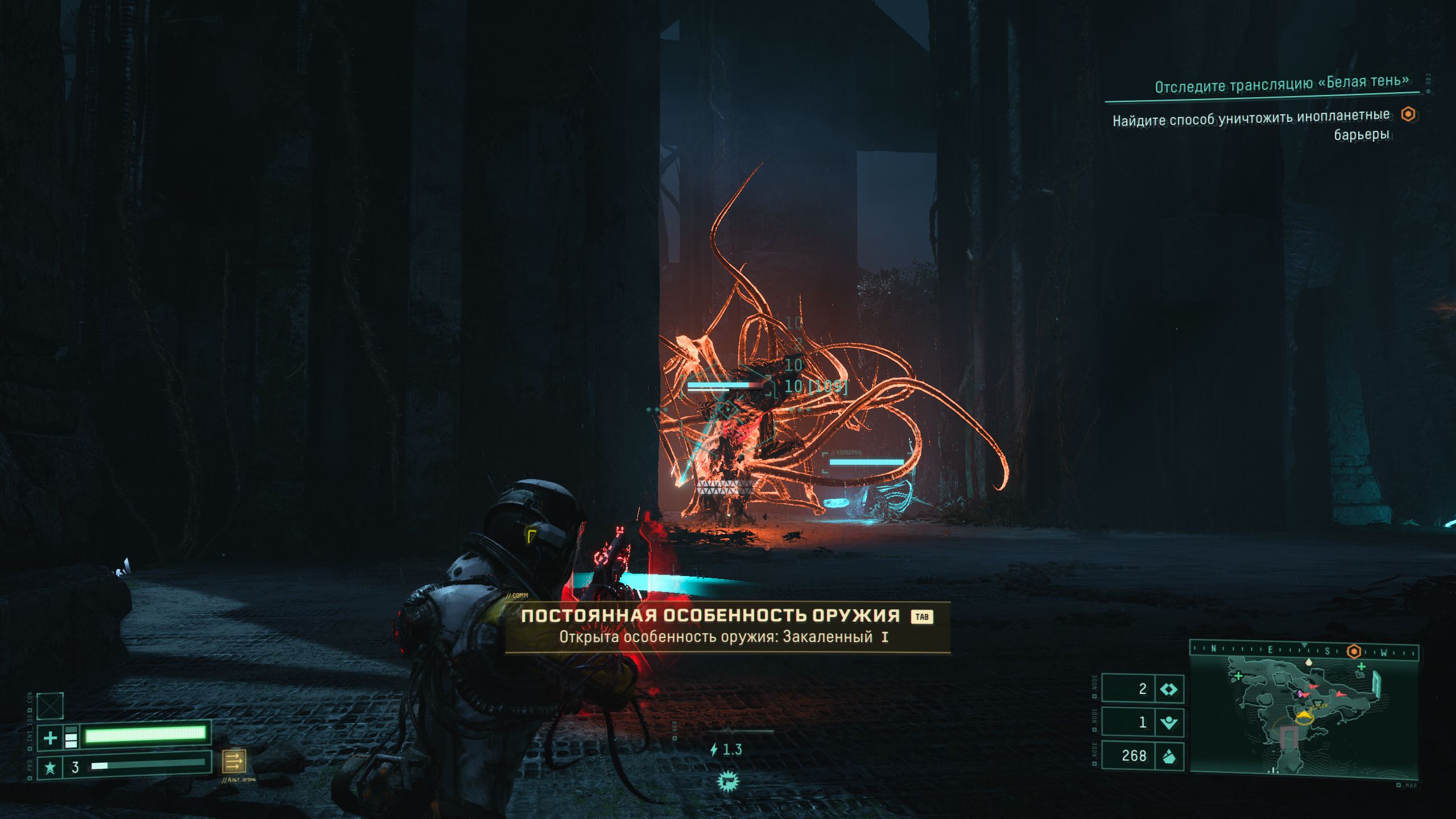
Task: Click the equipped weapon icon at bottom center
Action: 727,782
